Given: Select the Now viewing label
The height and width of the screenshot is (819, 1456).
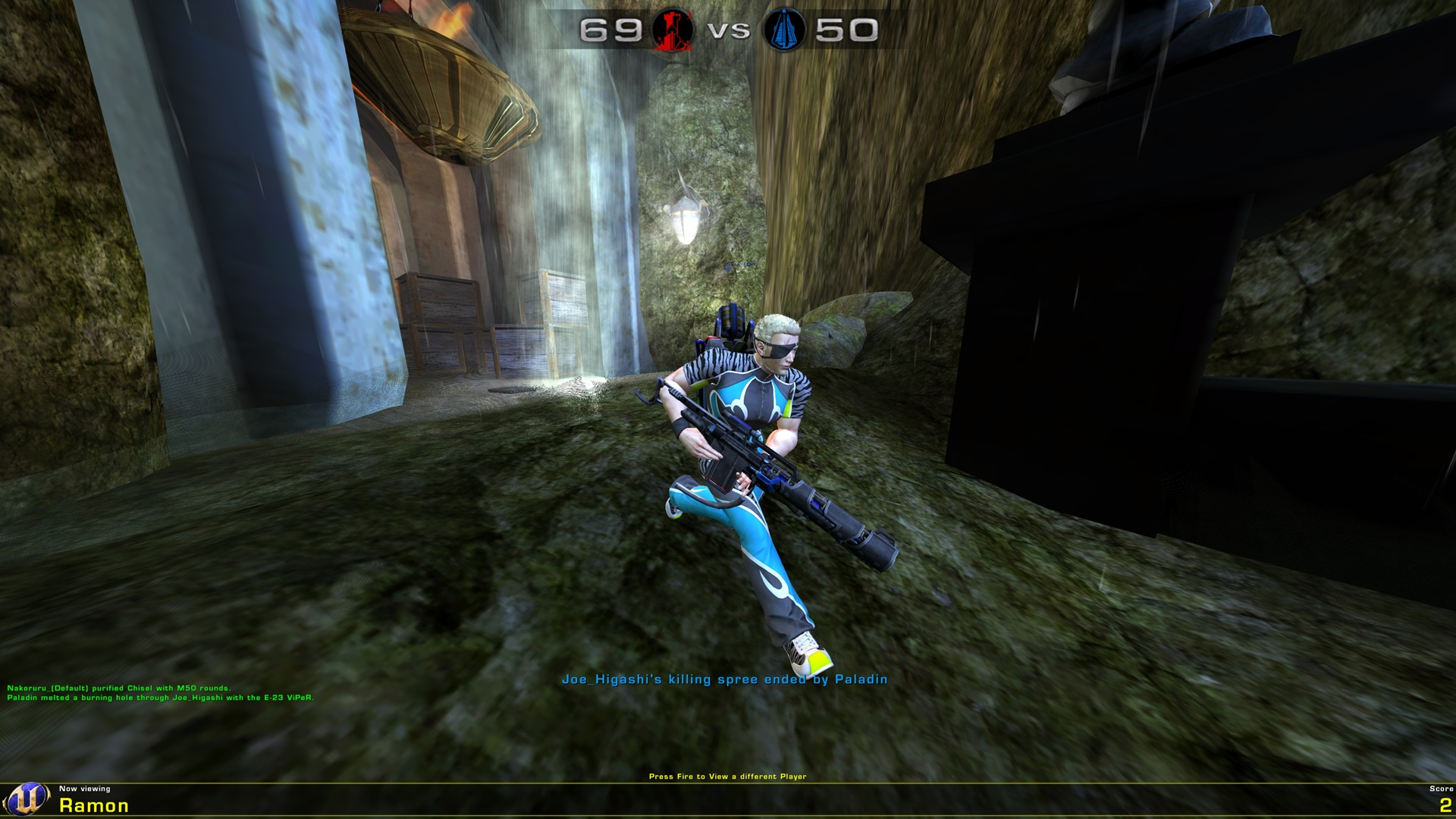Looking at the screenshot, I should tap(86, 789).
